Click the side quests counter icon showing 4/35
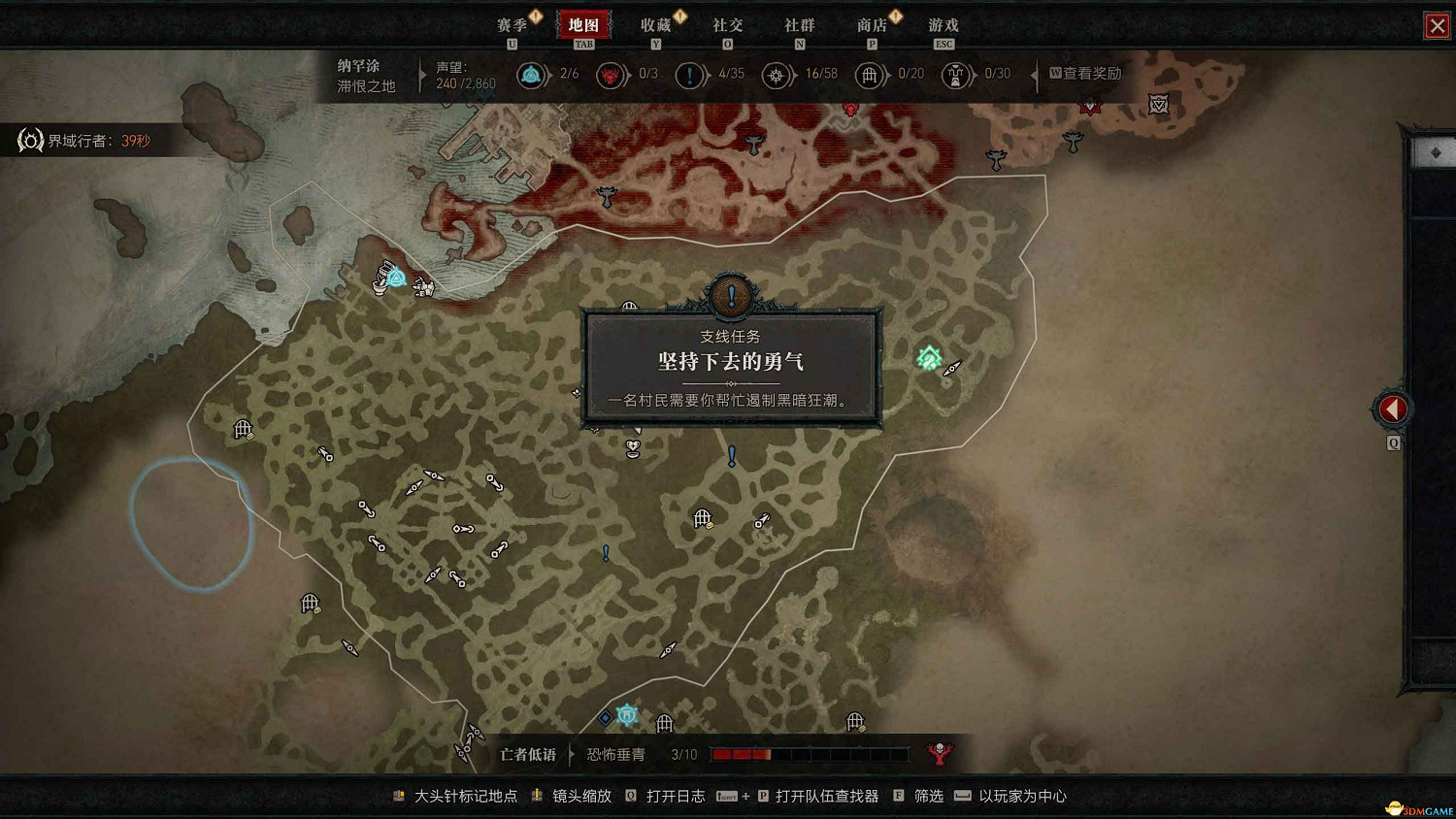The image size is (1456, 819). 691,75
